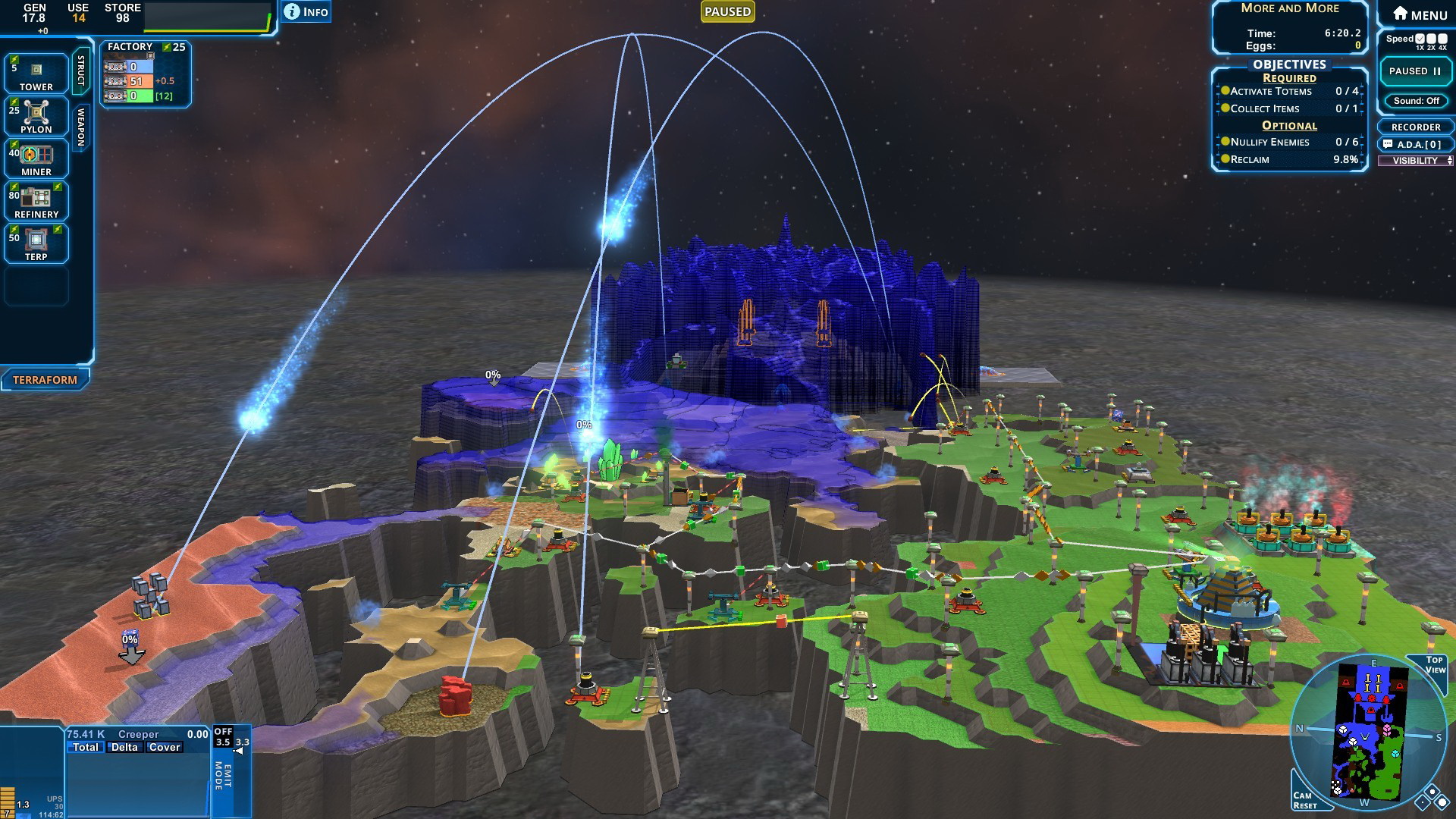This screenshot has height=819, width=1456.
Task: Switch to the Weapon tab
Action: click(x=81, y=126)
